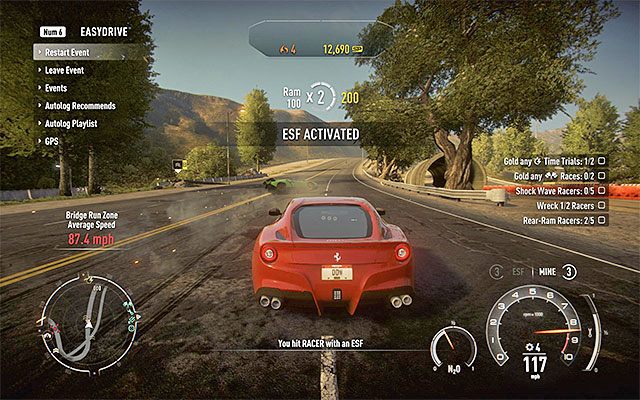Screen dimensions: 640x400
Task: Activate the ESF pursuit tech
Action: 518,270
